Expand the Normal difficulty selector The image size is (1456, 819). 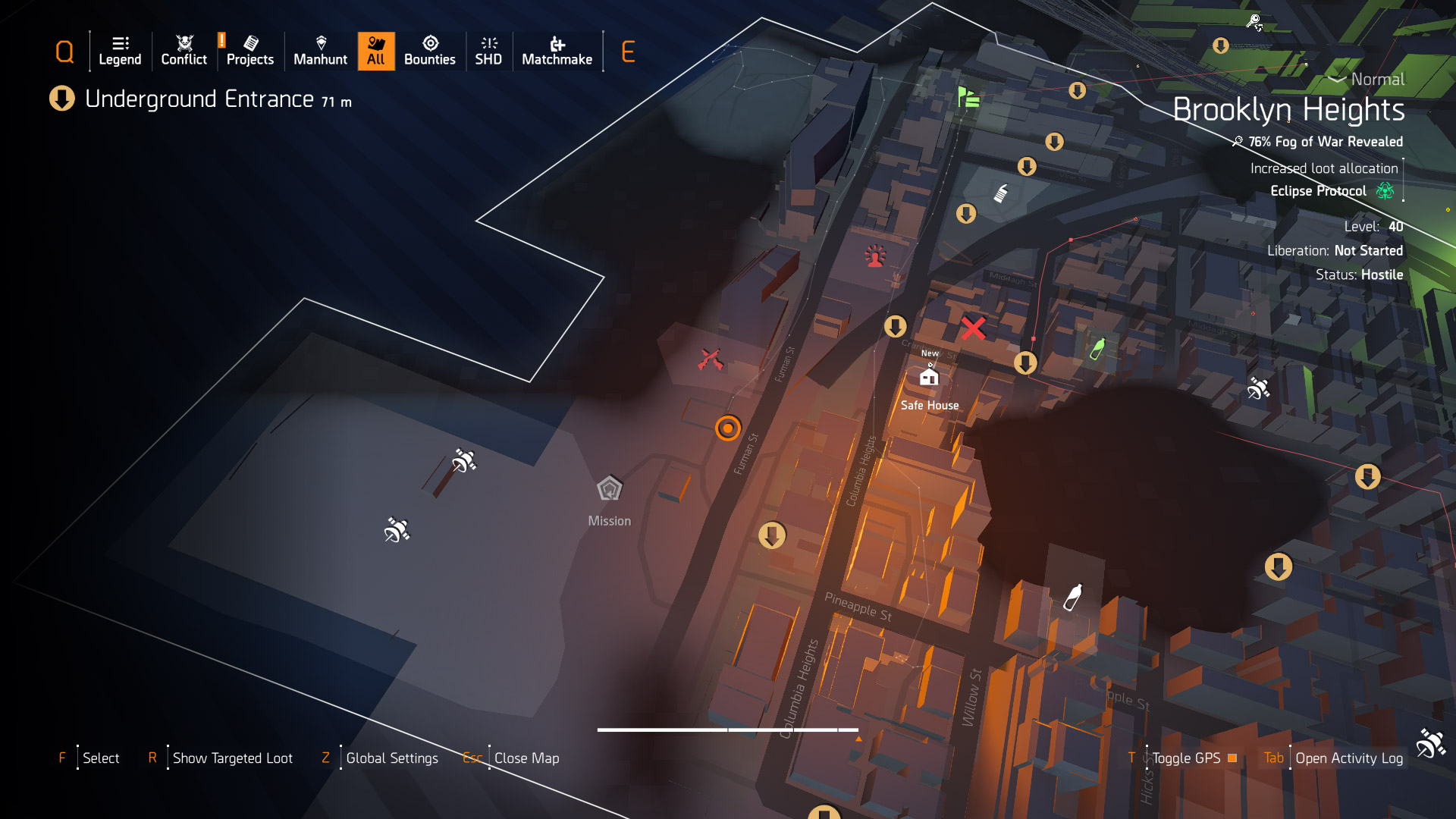pos(1367,79)
